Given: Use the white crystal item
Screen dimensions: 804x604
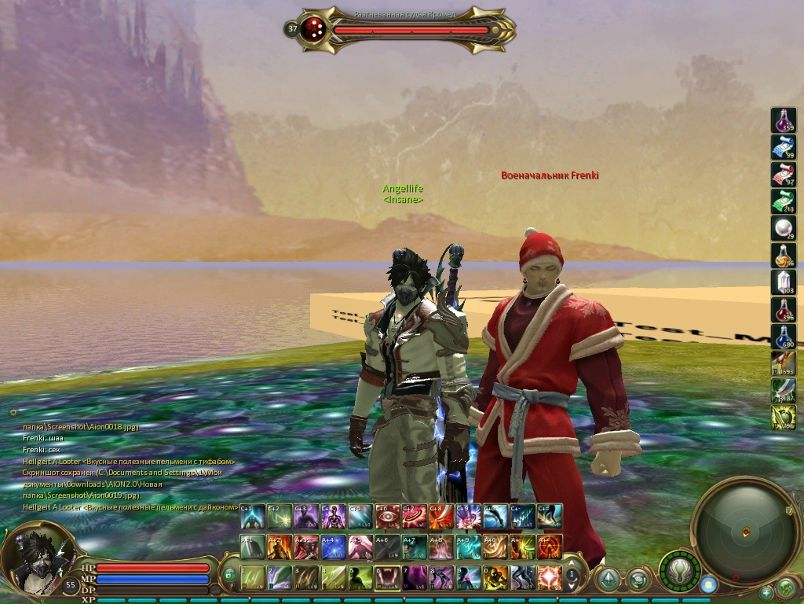Looking at the screenshot, I should pos(783,282).
